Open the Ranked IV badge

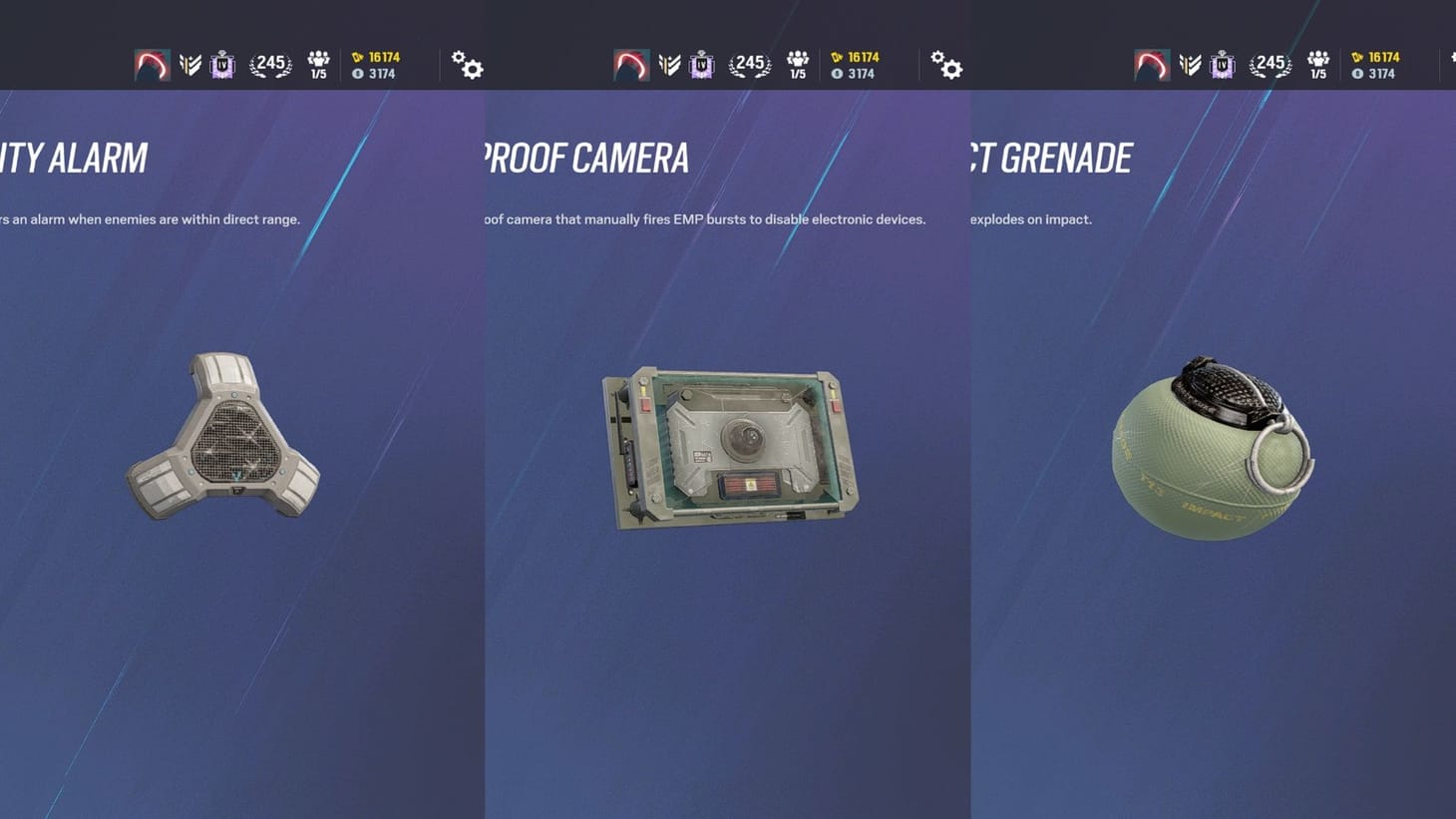click(x=222, y=64)
